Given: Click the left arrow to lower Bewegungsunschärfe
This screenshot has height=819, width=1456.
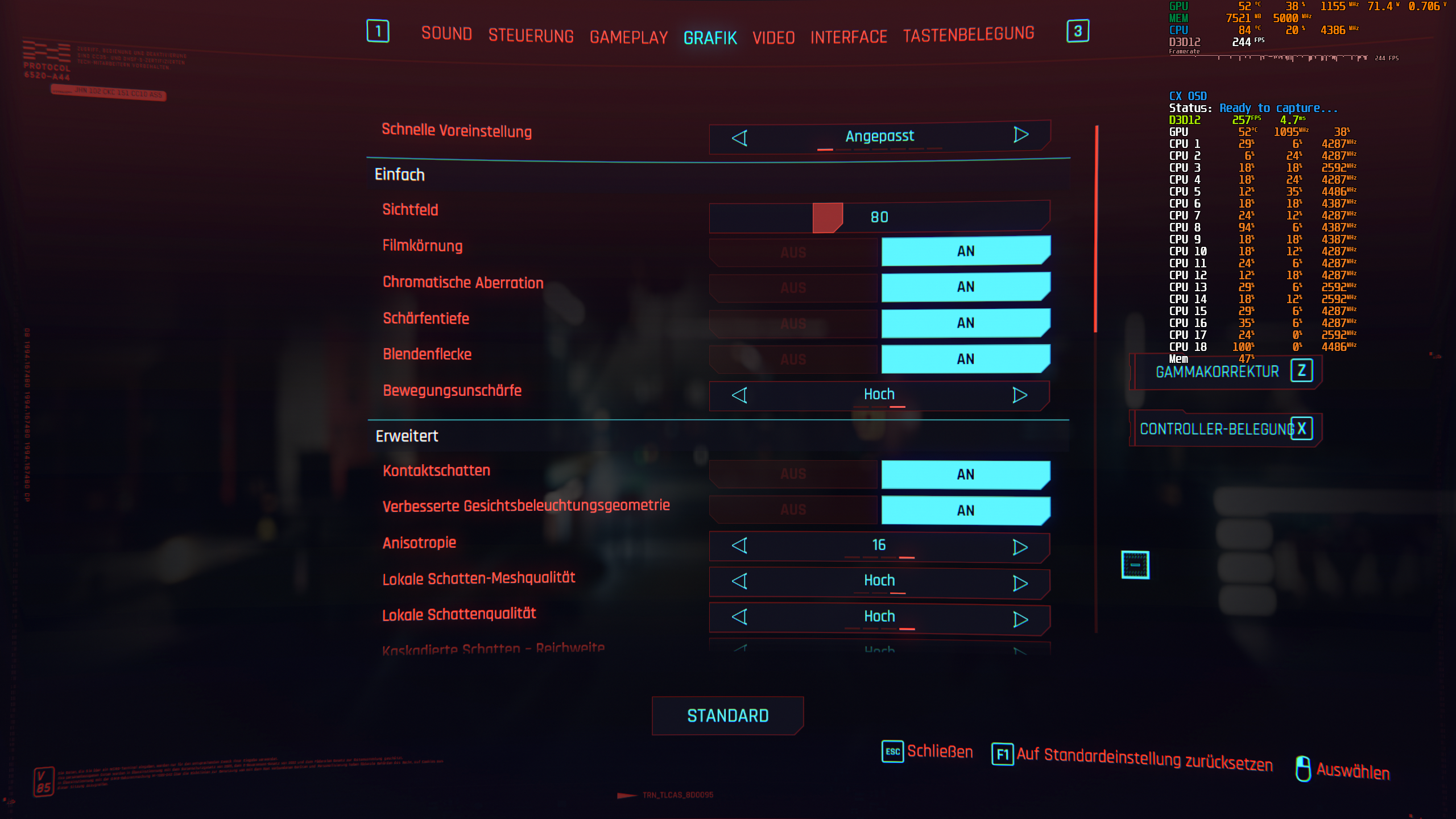Looking at the screenshot, I should click(x=740, y=394).
